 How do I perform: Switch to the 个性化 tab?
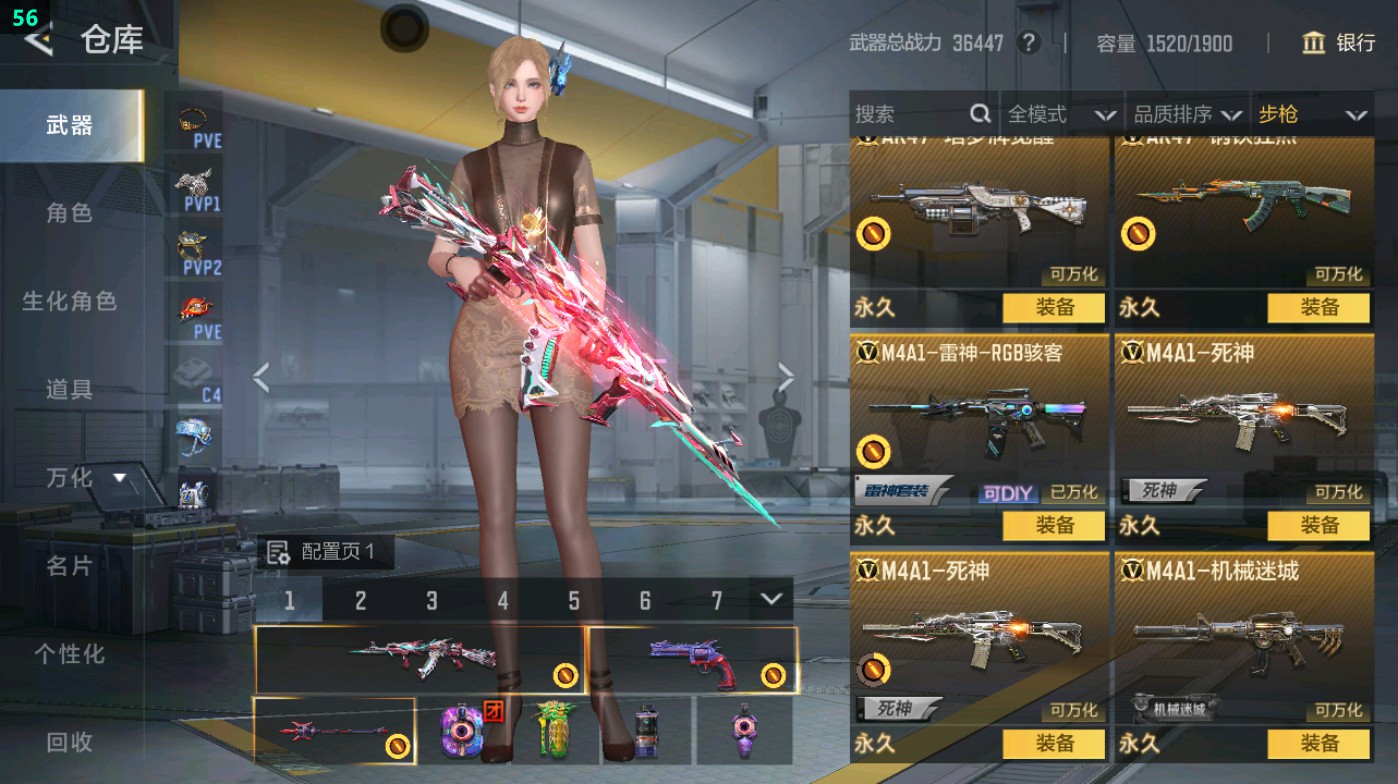[x=69, y=654]
